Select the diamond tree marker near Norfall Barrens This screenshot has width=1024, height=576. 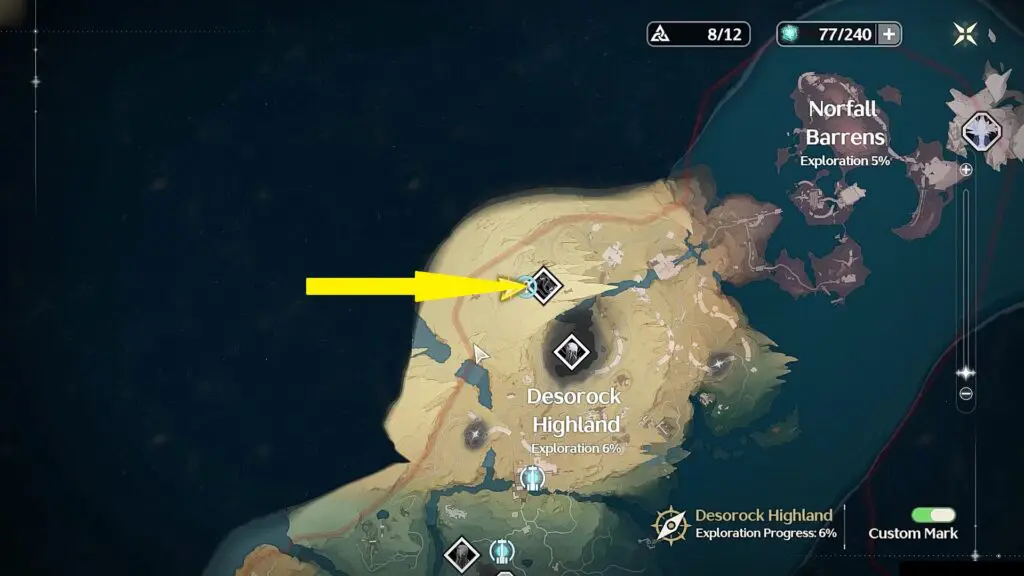click(x=980, y=132)
